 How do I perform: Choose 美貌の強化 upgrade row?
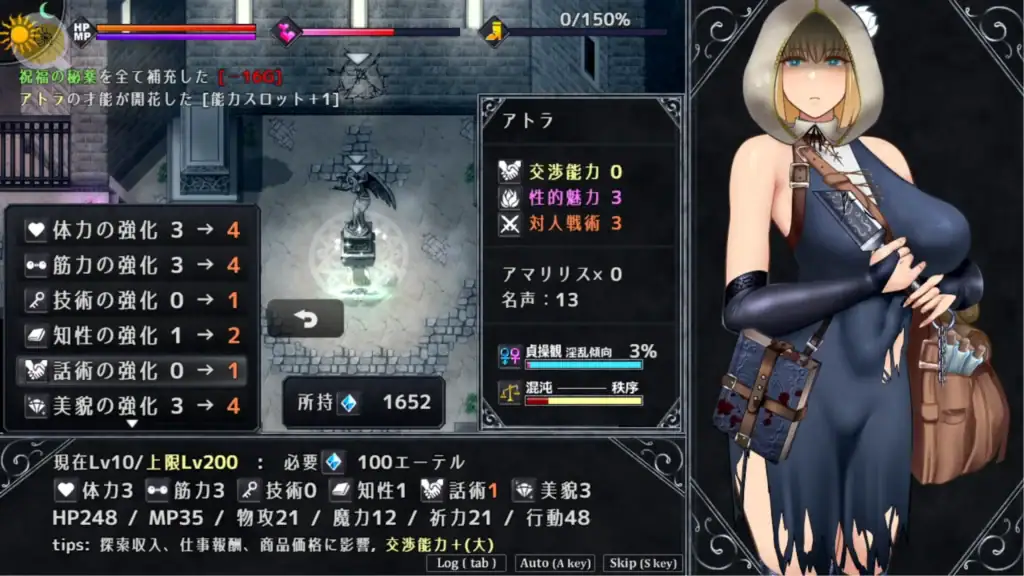click(132, 406)
